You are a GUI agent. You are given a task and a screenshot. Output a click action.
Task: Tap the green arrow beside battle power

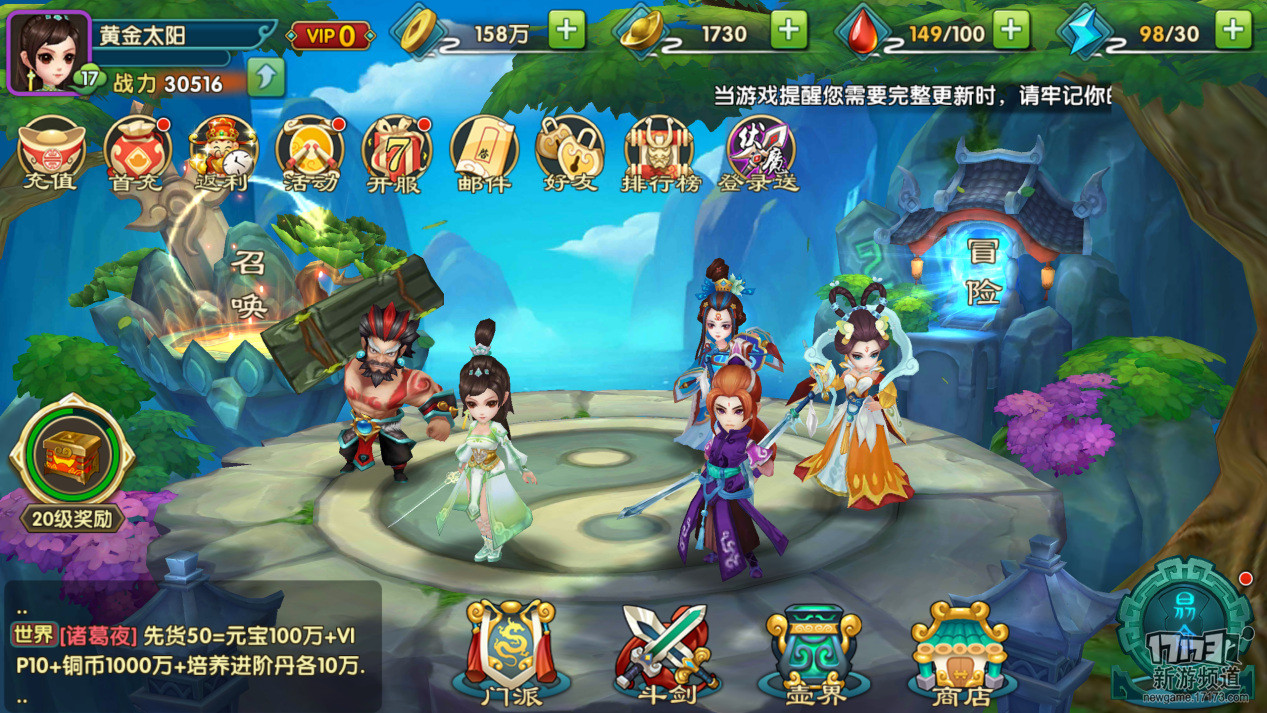[266, 77]
